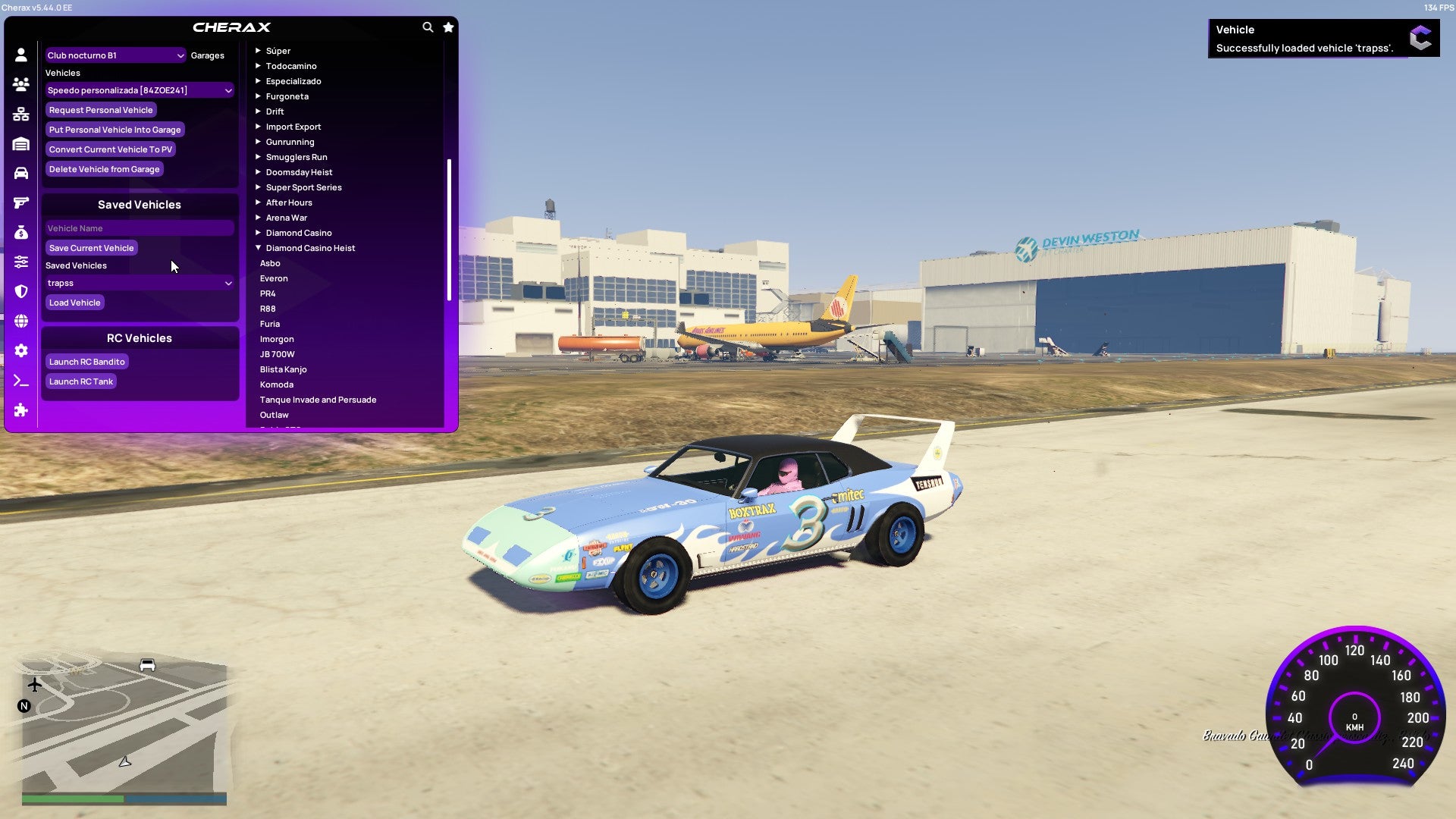
Task: Select the money bag icon
Action: 20,231
